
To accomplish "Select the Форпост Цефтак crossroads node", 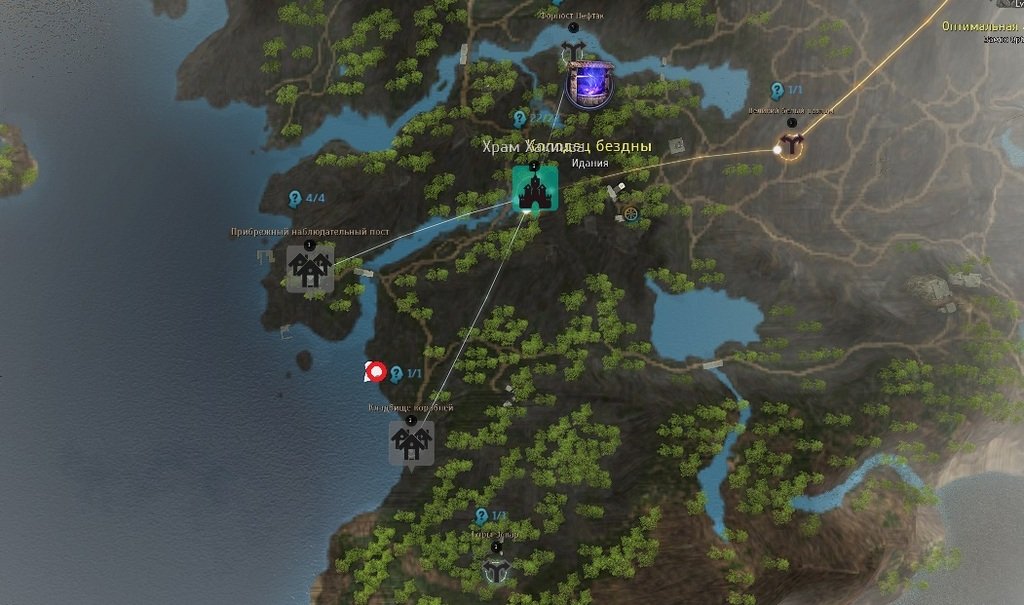I will tap(573, 52).
